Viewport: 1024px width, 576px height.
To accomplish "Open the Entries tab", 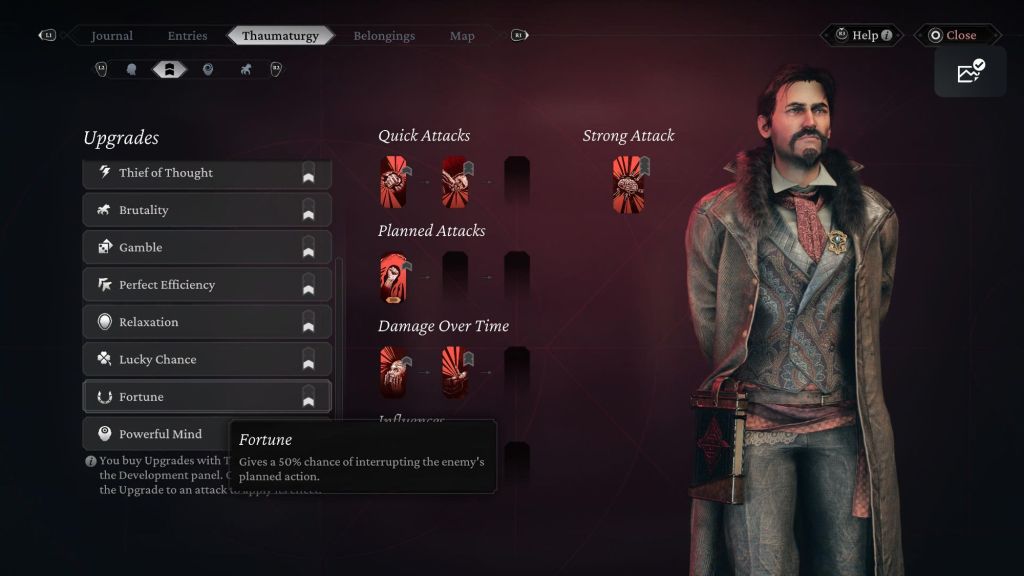I will (187, 36).
